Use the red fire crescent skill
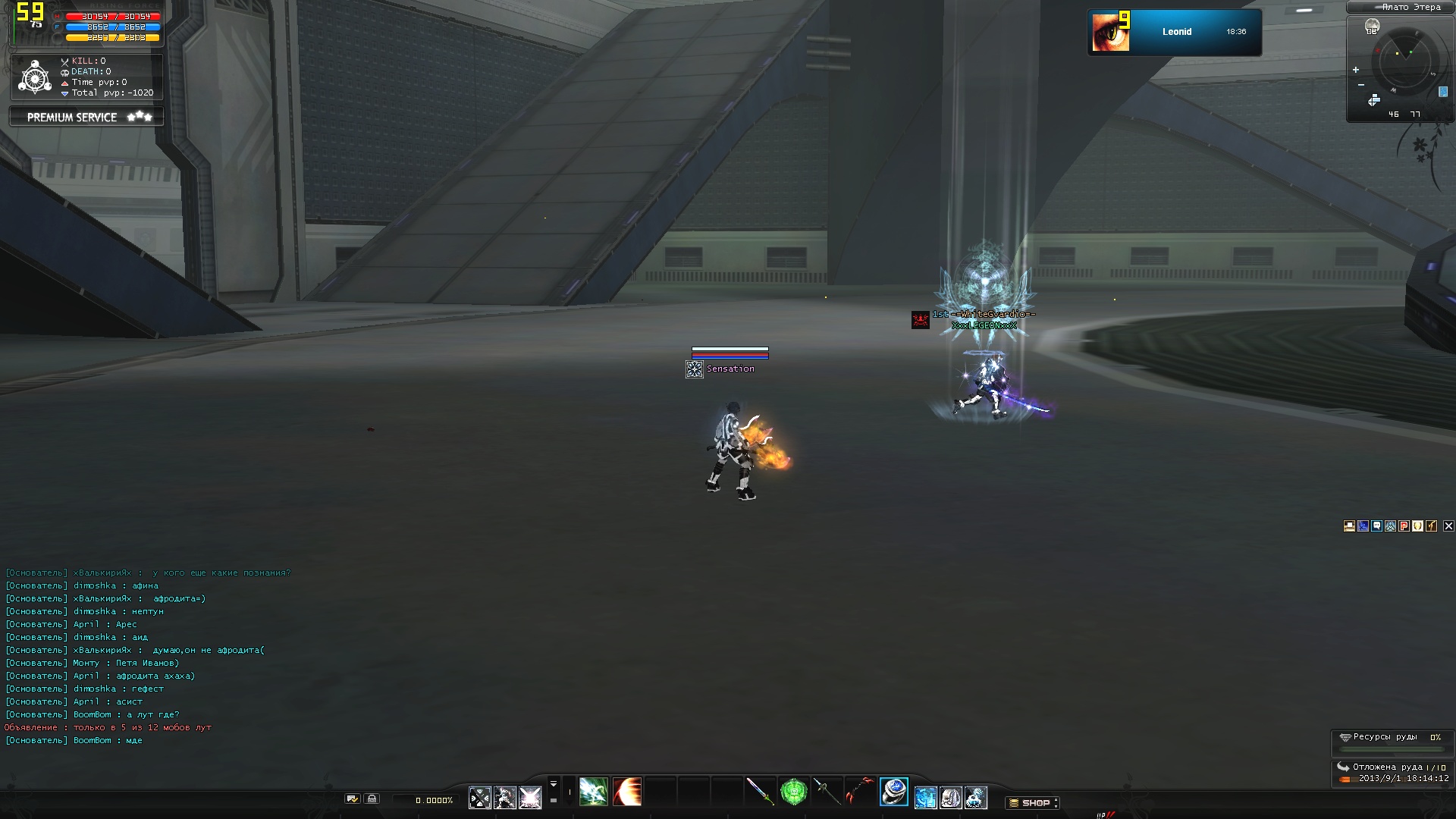Viewport: 1456px width, 819px height. (627, 792)
